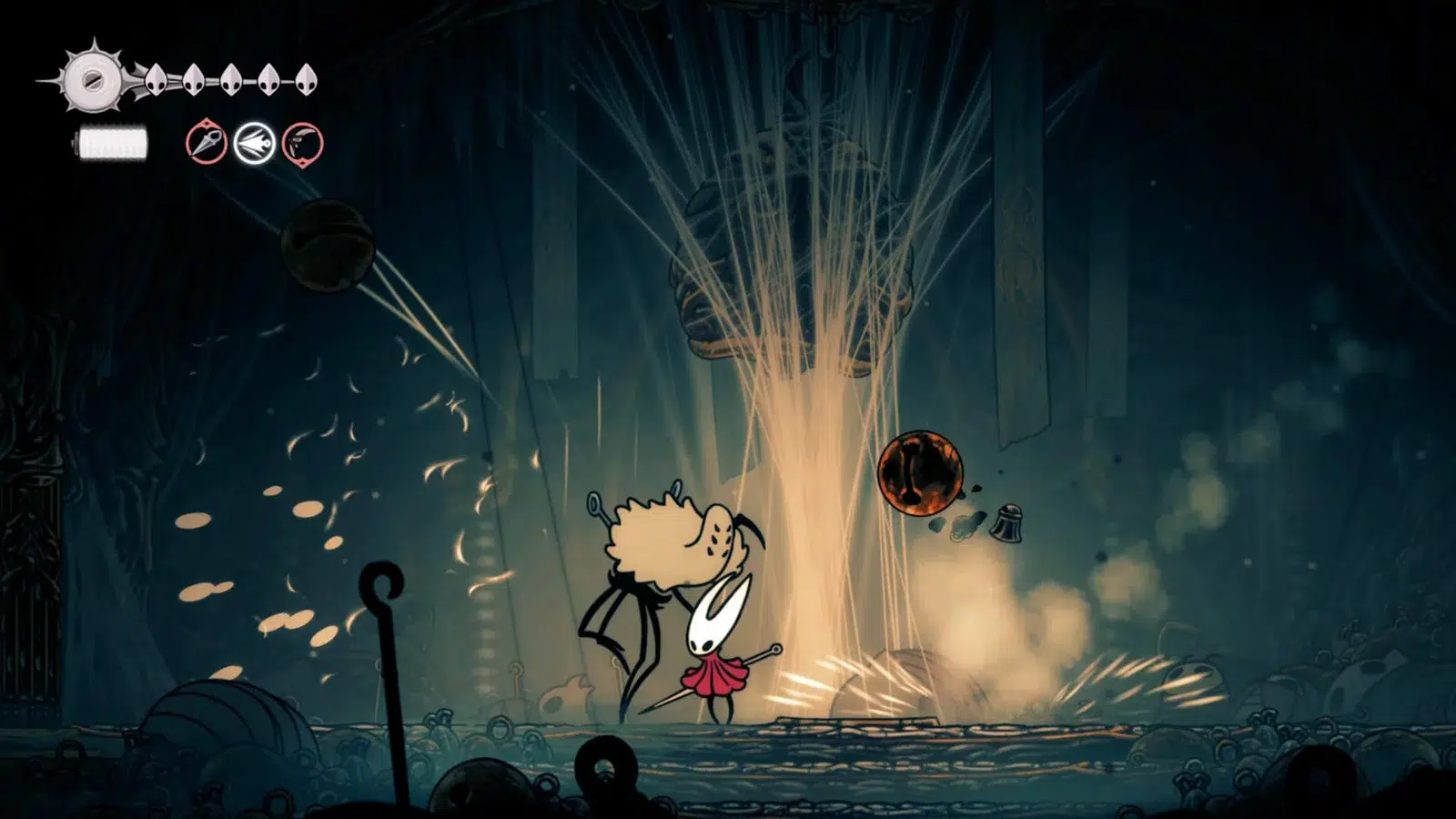1456x819 pixels.
Task: Activate the white-ringed silk dash skill icon
Action: (x=255, y=144)
